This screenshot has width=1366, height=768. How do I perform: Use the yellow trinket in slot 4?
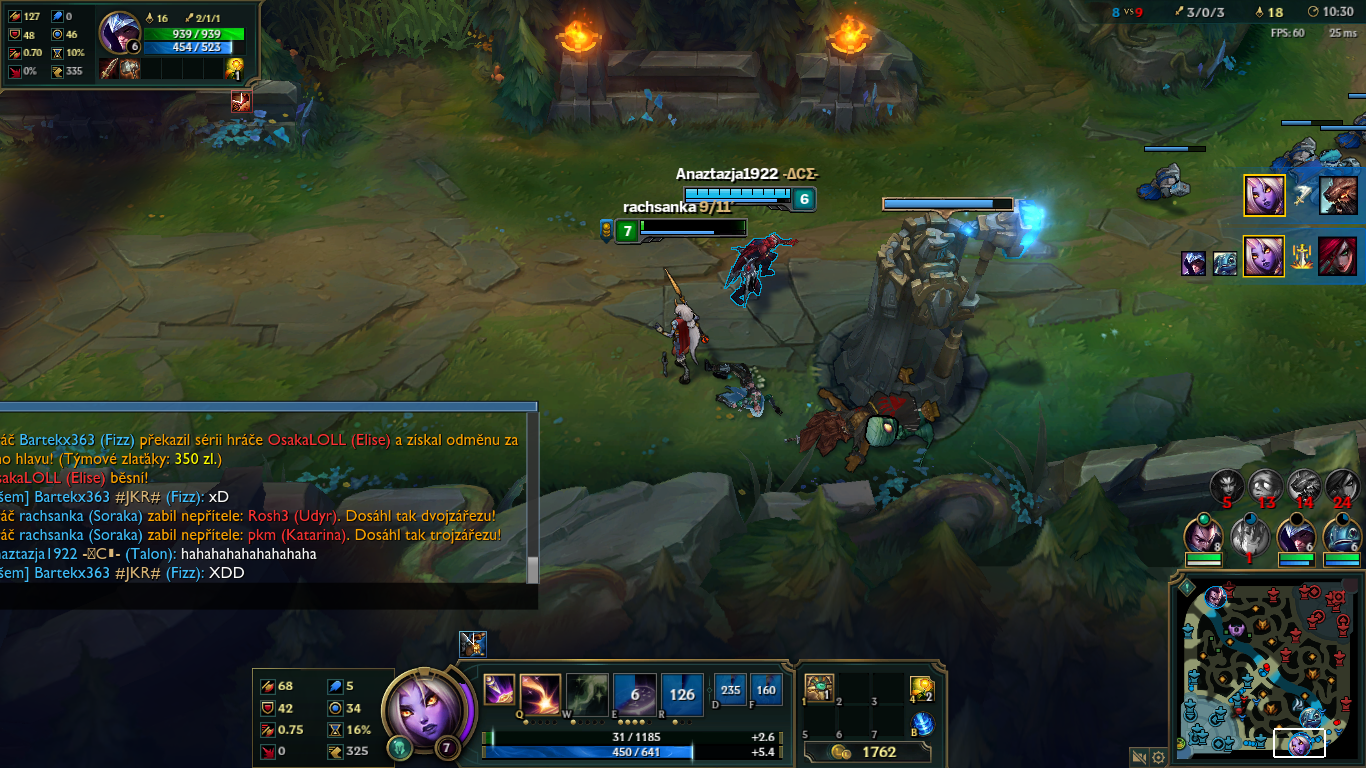[922, 688]
